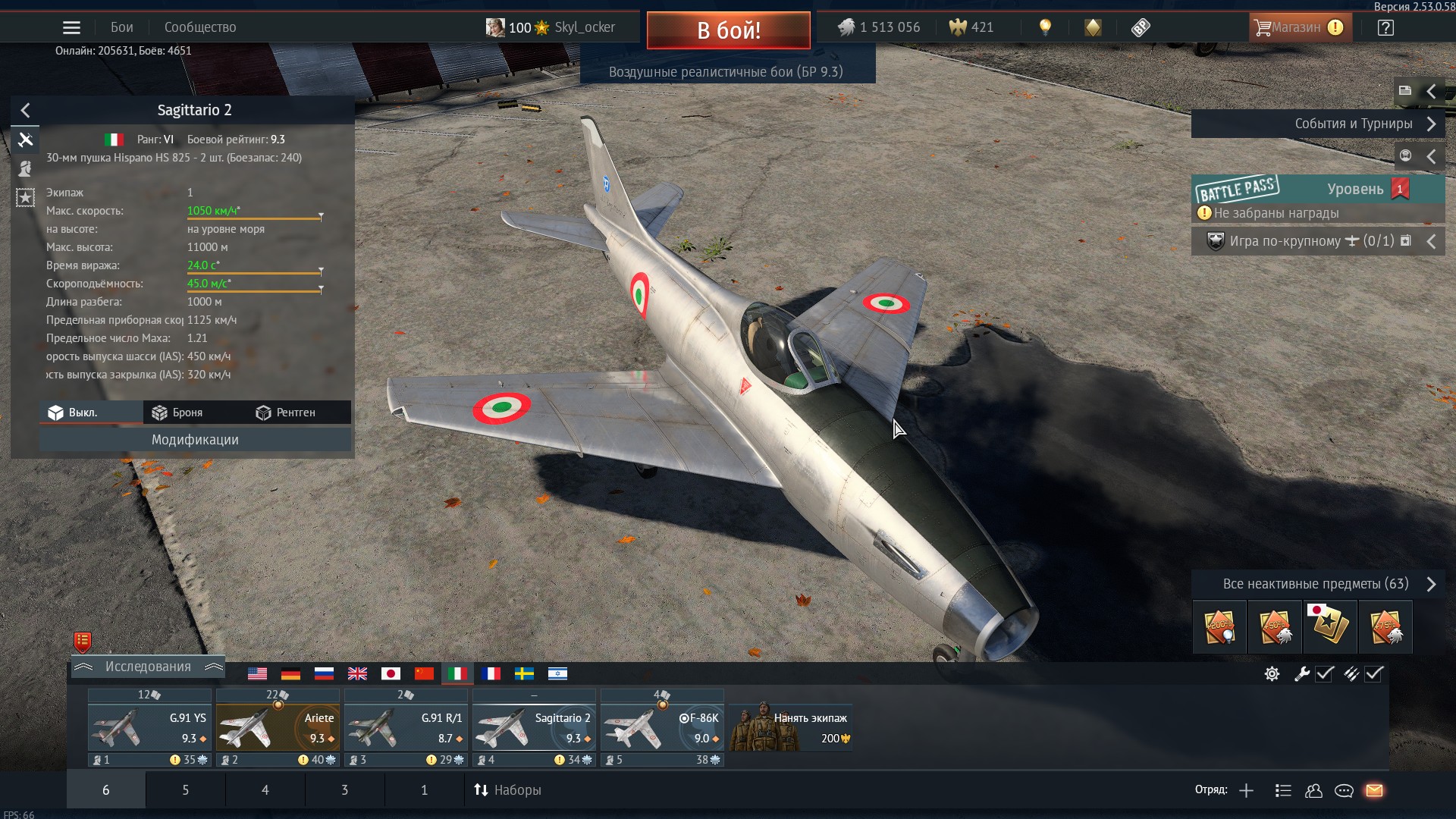Start battle with the В бой! button

(x=728, y=30)
